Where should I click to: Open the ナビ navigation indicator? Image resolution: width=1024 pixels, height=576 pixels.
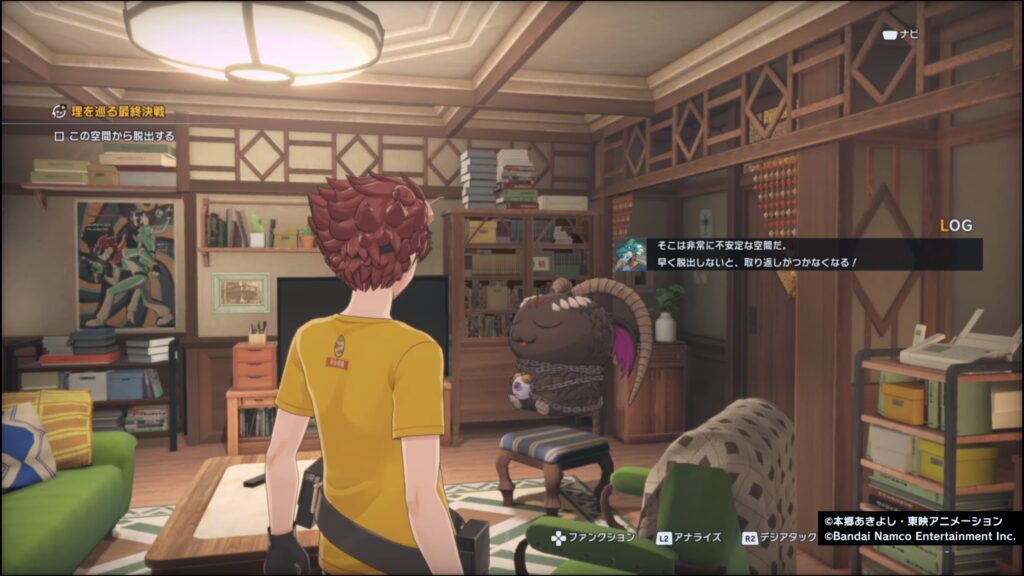[900, 34]
